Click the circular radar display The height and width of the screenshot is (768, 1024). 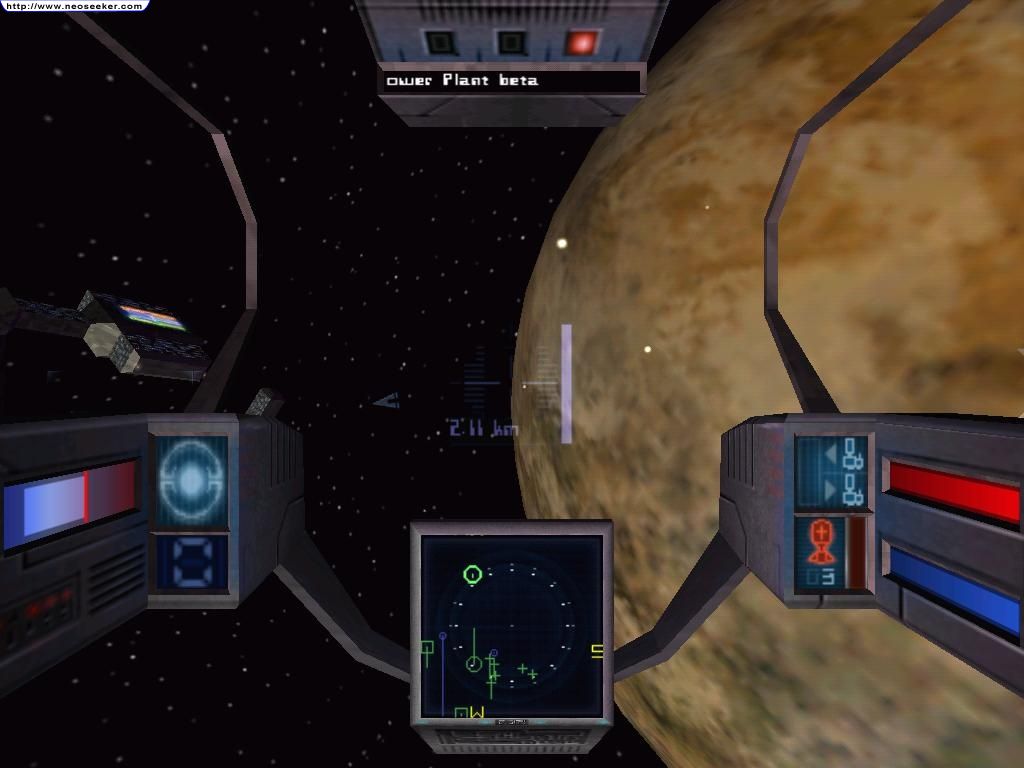tap(511, 626)
